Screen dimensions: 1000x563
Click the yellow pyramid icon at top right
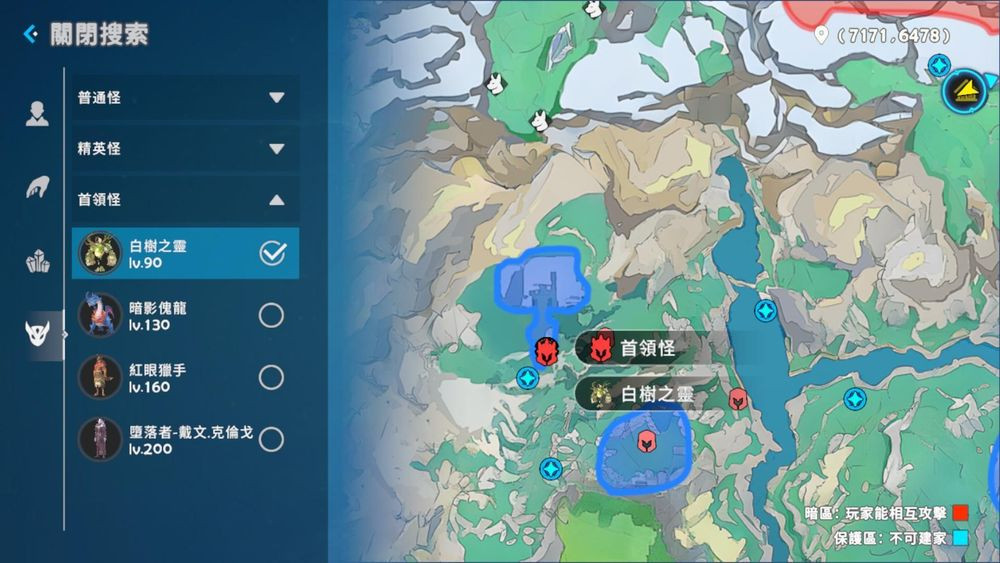pyautogui.click(x=965, y=91)
